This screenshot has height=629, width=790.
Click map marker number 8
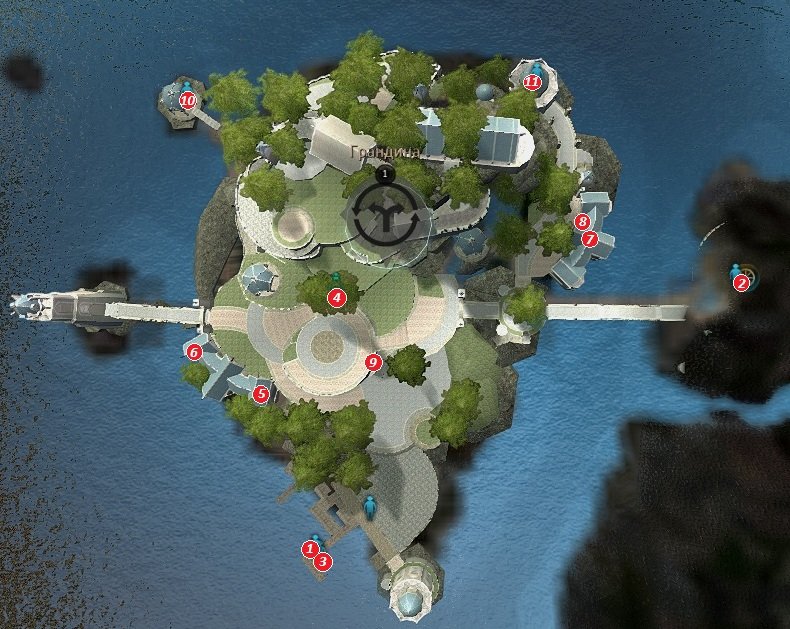pos(582,221)
